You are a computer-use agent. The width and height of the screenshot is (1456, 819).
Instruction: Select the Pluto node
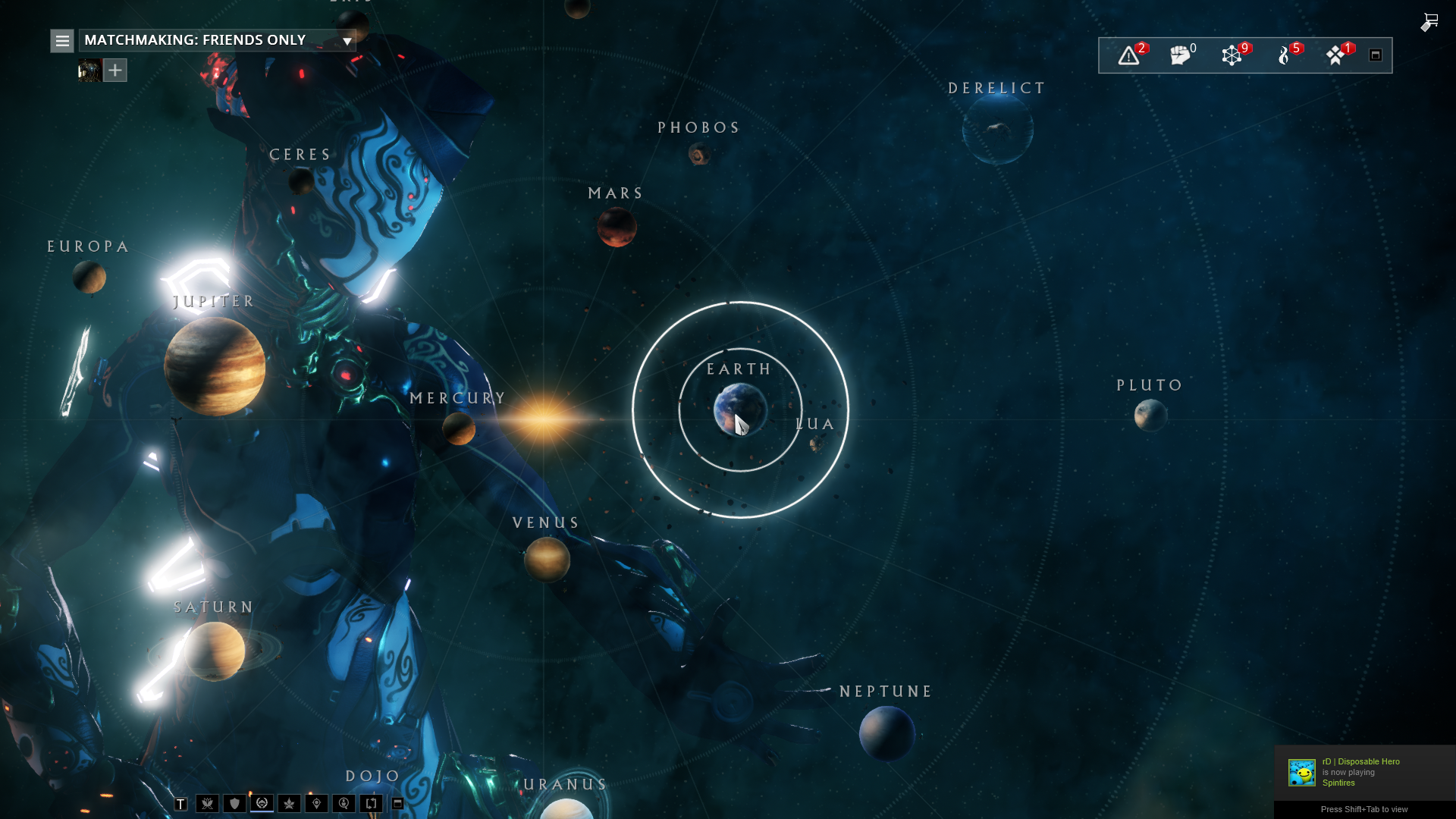point(1150,416)
